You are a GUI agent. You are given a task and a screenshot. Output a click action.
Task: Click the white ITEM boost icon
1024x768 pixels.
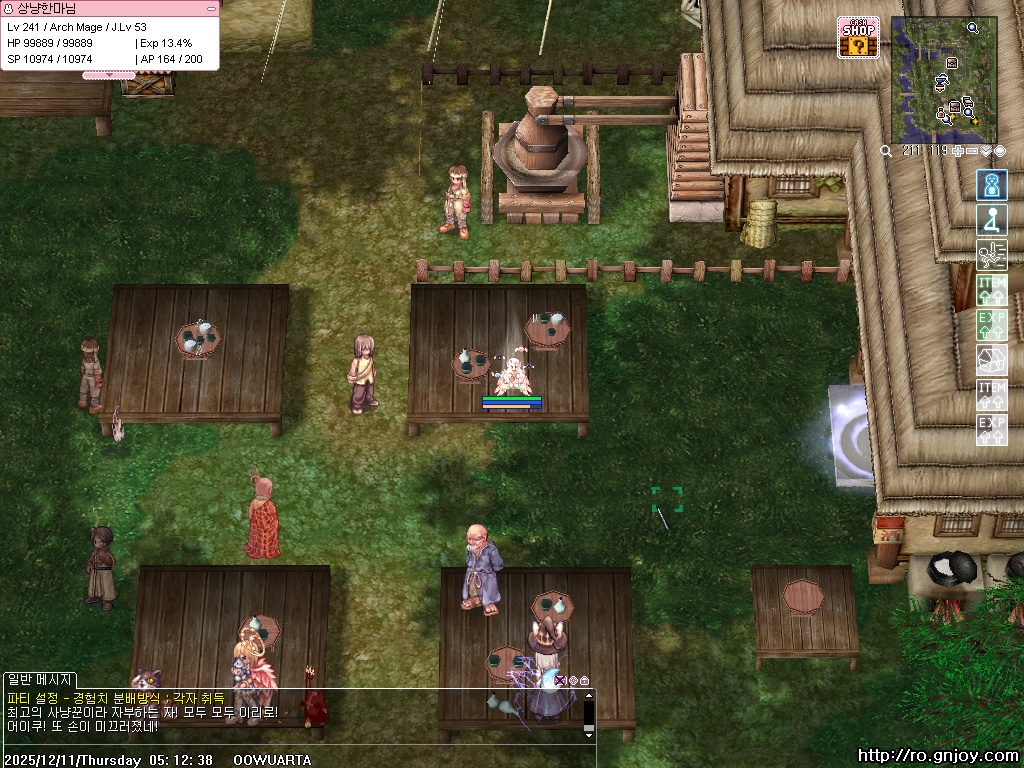(992, 395)
